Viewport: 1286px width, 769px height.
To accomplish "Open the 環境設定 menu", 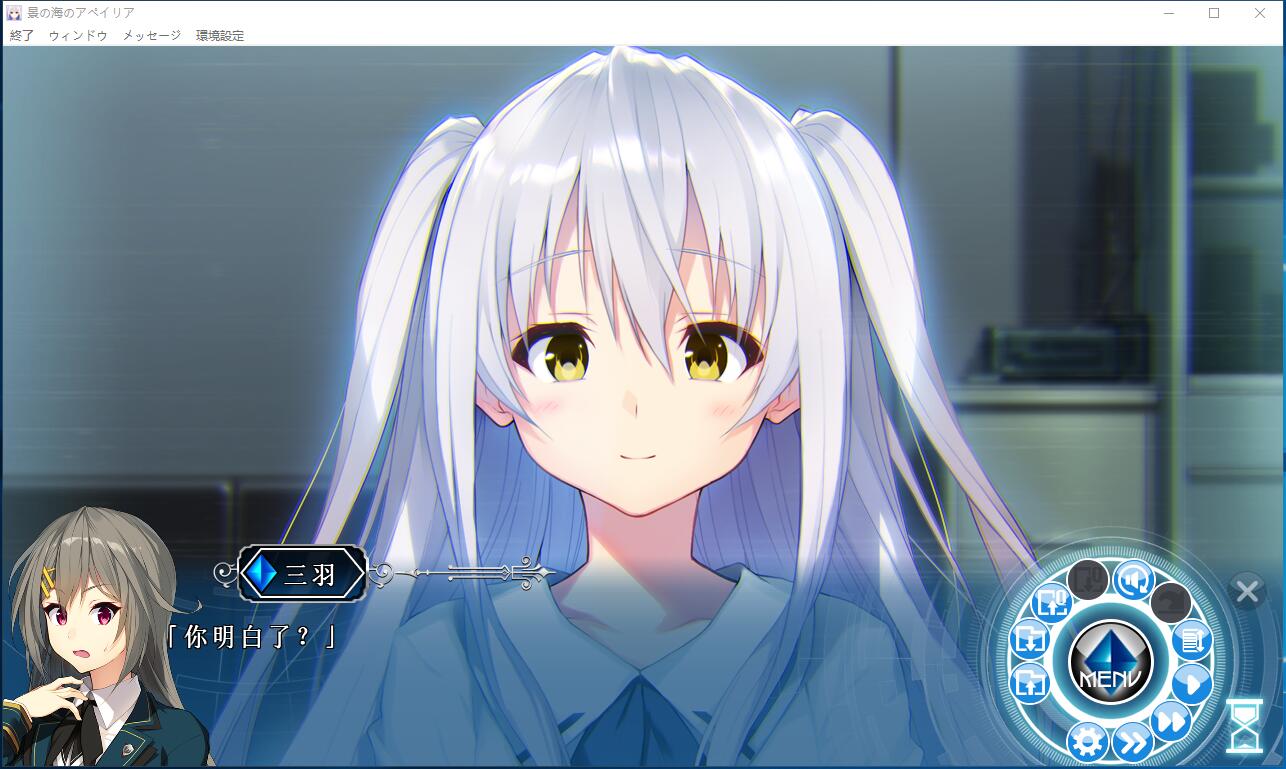I will [220, 35].
